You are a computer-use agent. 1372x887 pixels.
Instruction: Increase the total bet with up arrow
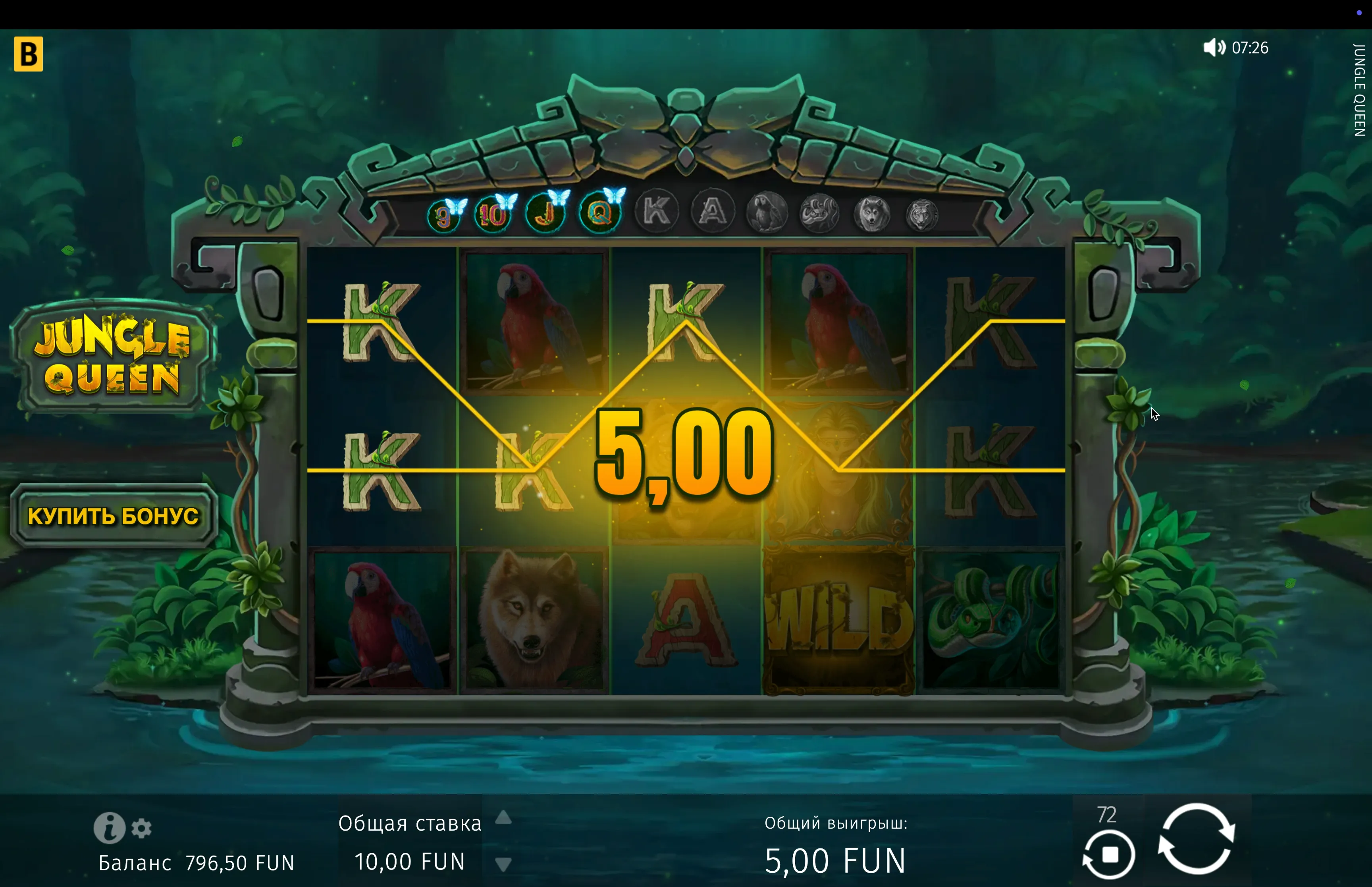[504, 817]
